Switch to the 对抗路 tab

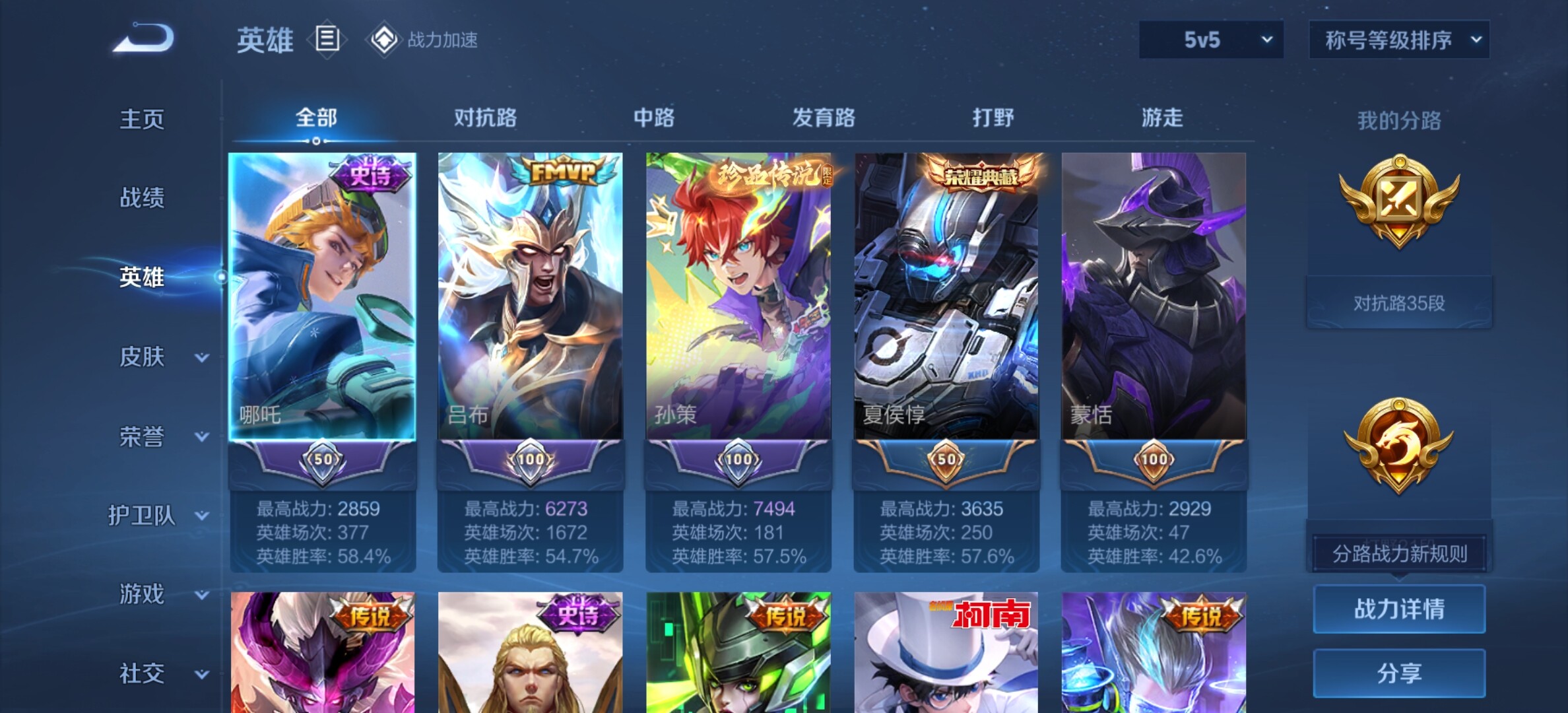485,118
